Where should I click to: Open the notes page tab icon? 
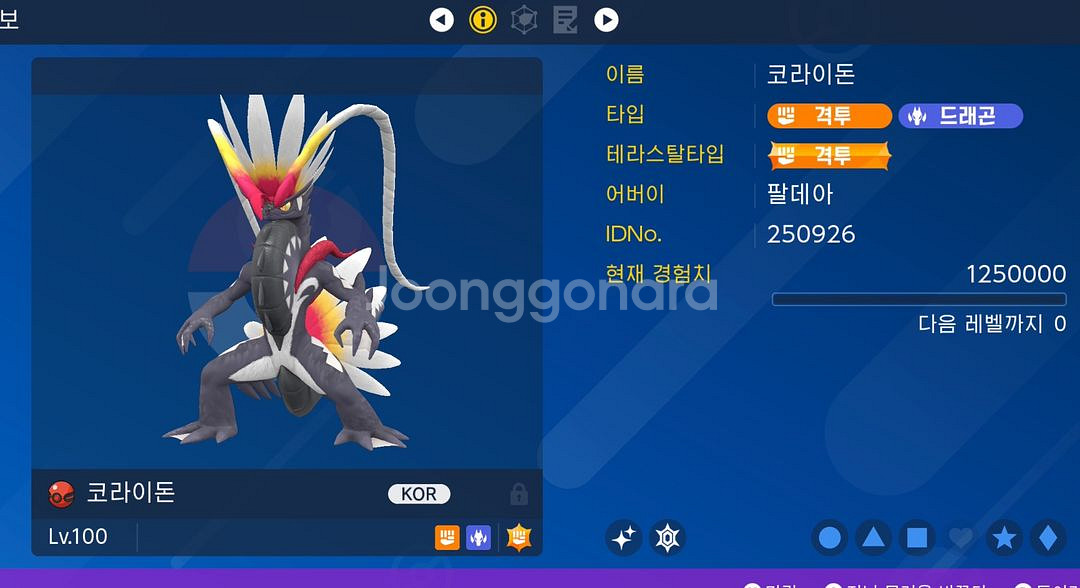click(565, 19)
